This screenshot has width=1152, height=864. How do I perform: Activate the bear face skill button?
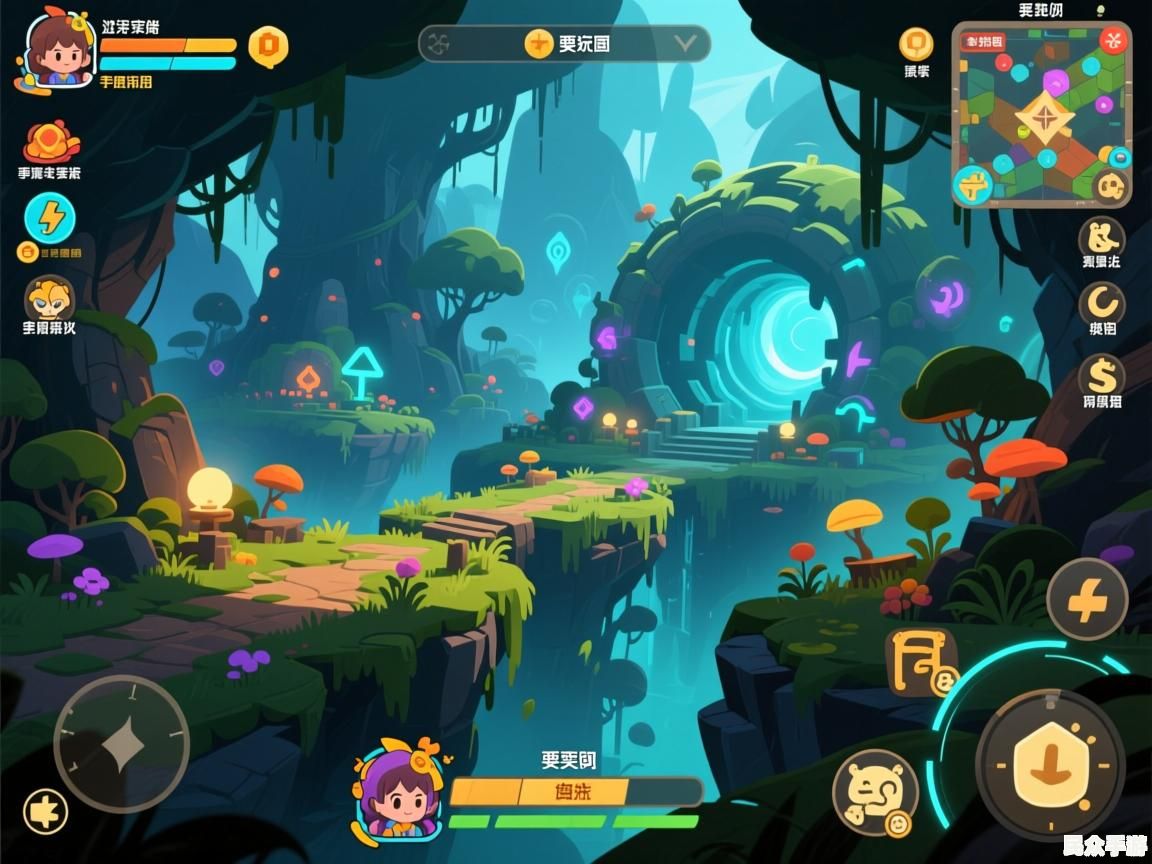tap(875, 791)
